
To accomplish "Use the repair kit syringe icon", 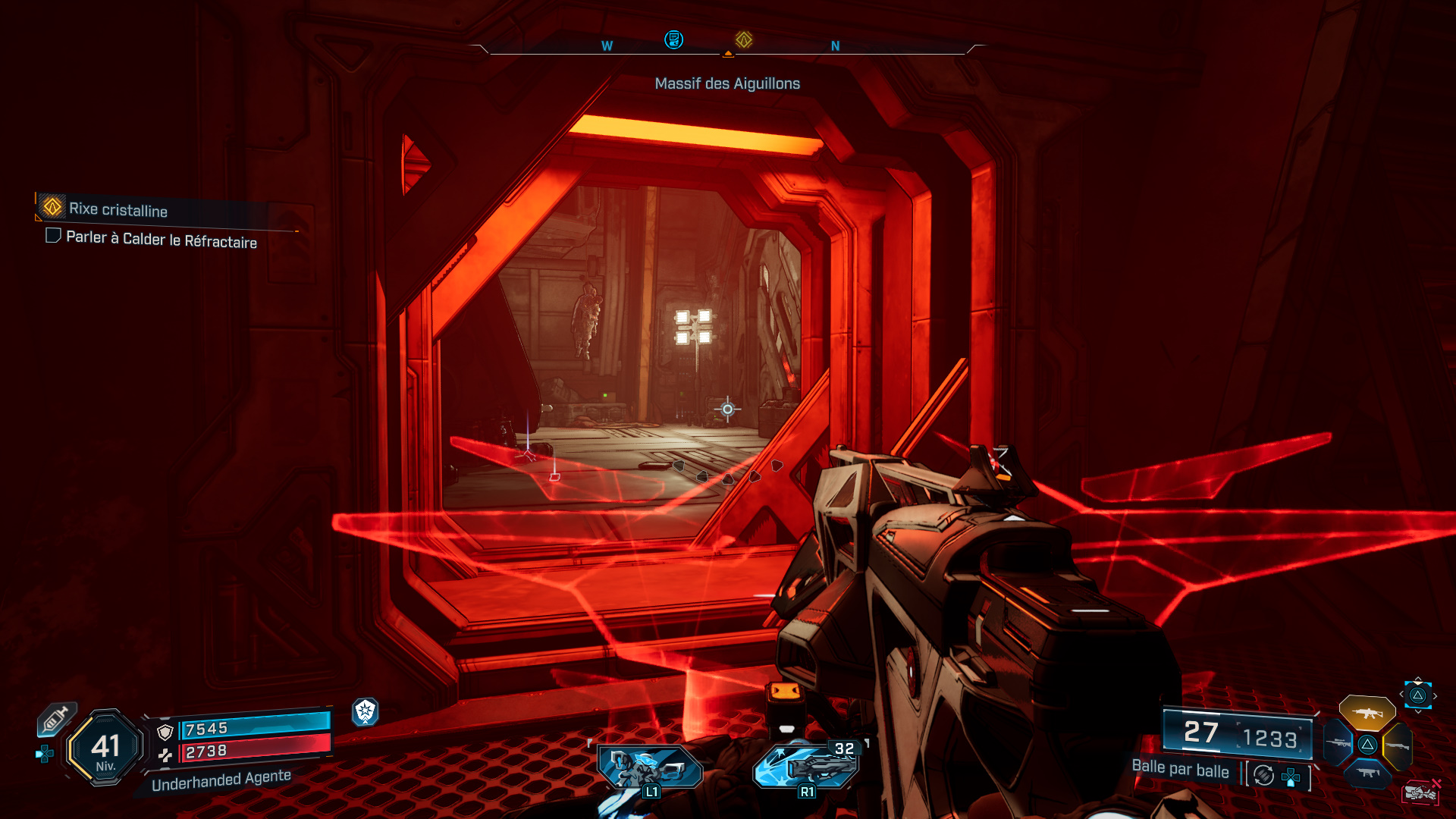I will click(x=56, y=719).
